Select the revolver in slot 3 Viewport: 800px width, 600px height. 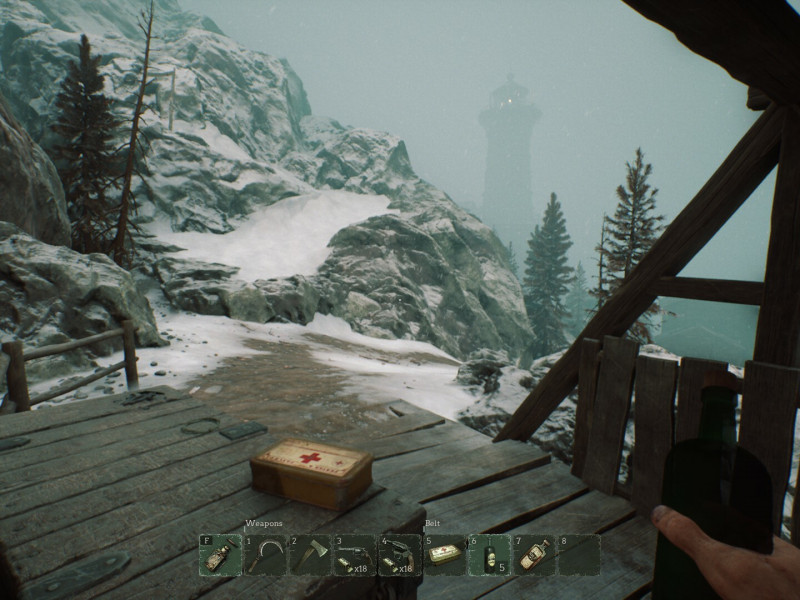[x=354, y=555]
